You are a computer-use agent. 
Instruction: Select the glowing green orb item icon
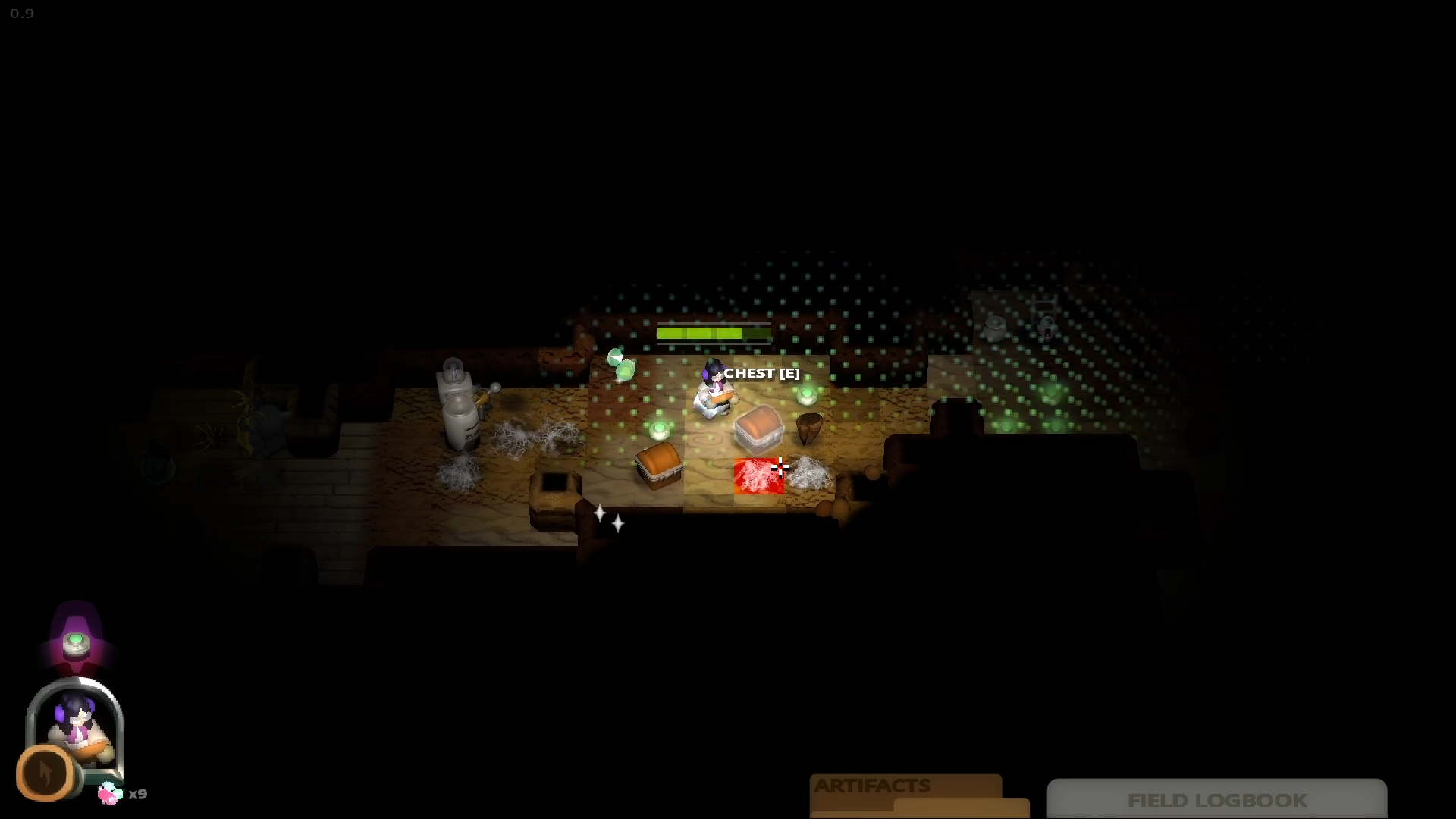pos(76,643)
